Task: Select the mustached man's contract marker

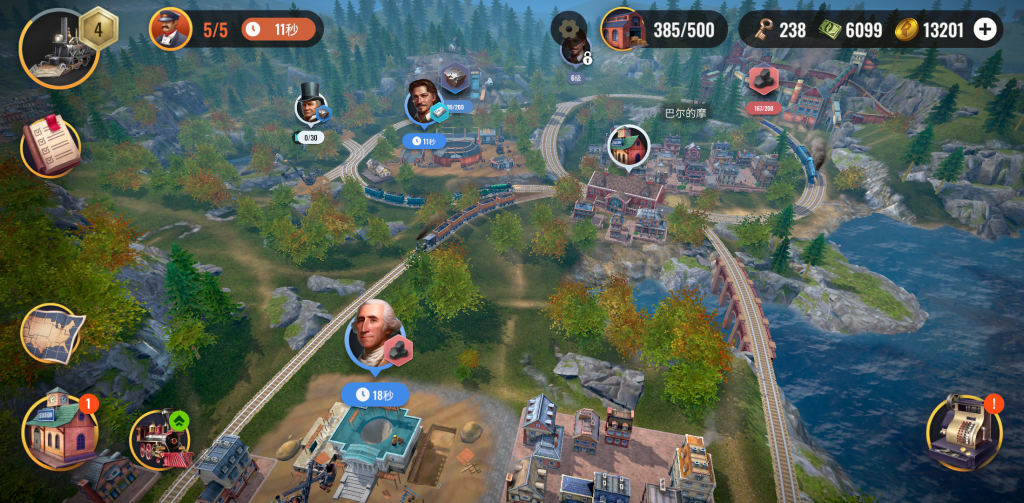Action: pos(424,104)
